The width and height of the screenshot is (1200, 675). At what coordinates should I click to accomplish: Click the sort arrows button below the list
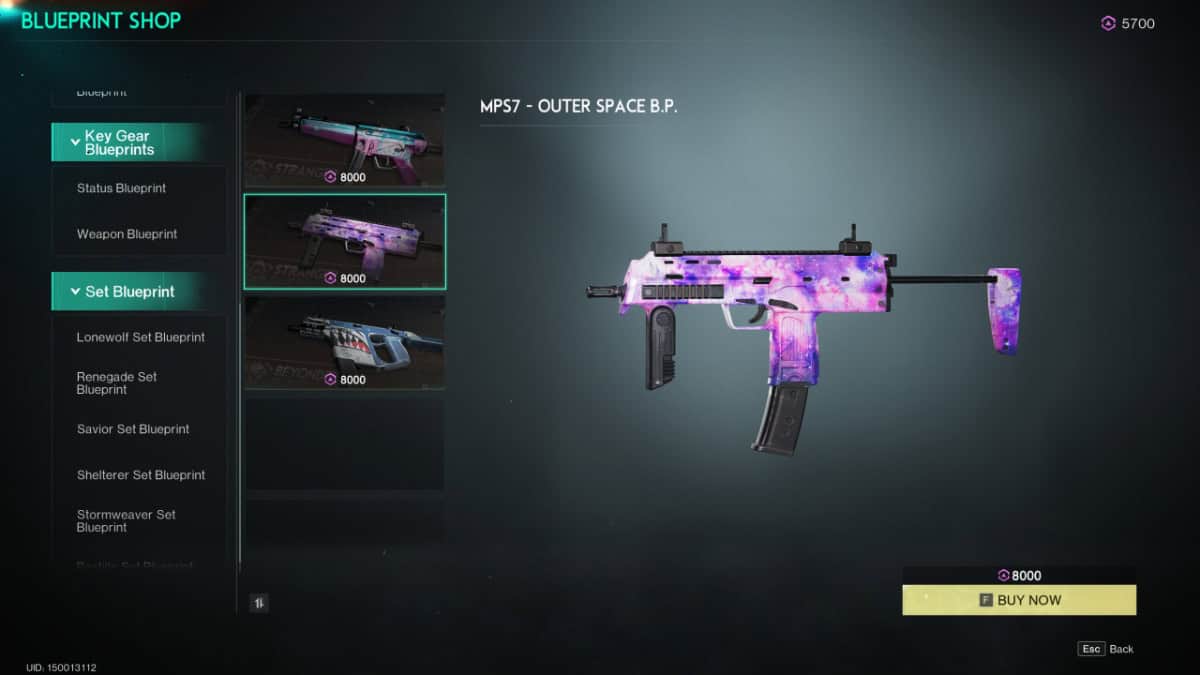[x=259, y=603]
